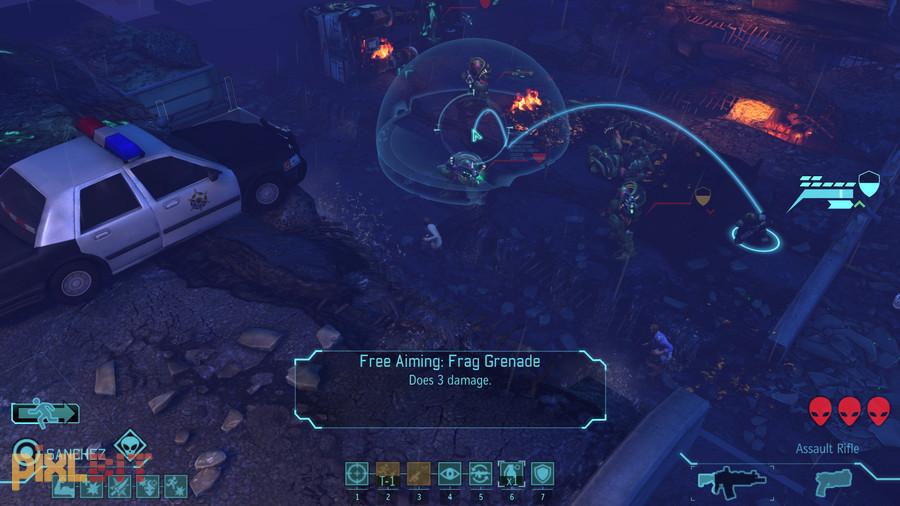This screenshot has height=506, width=900.
Task: Target the last red alien head icon
Action: tap(878, 410)
